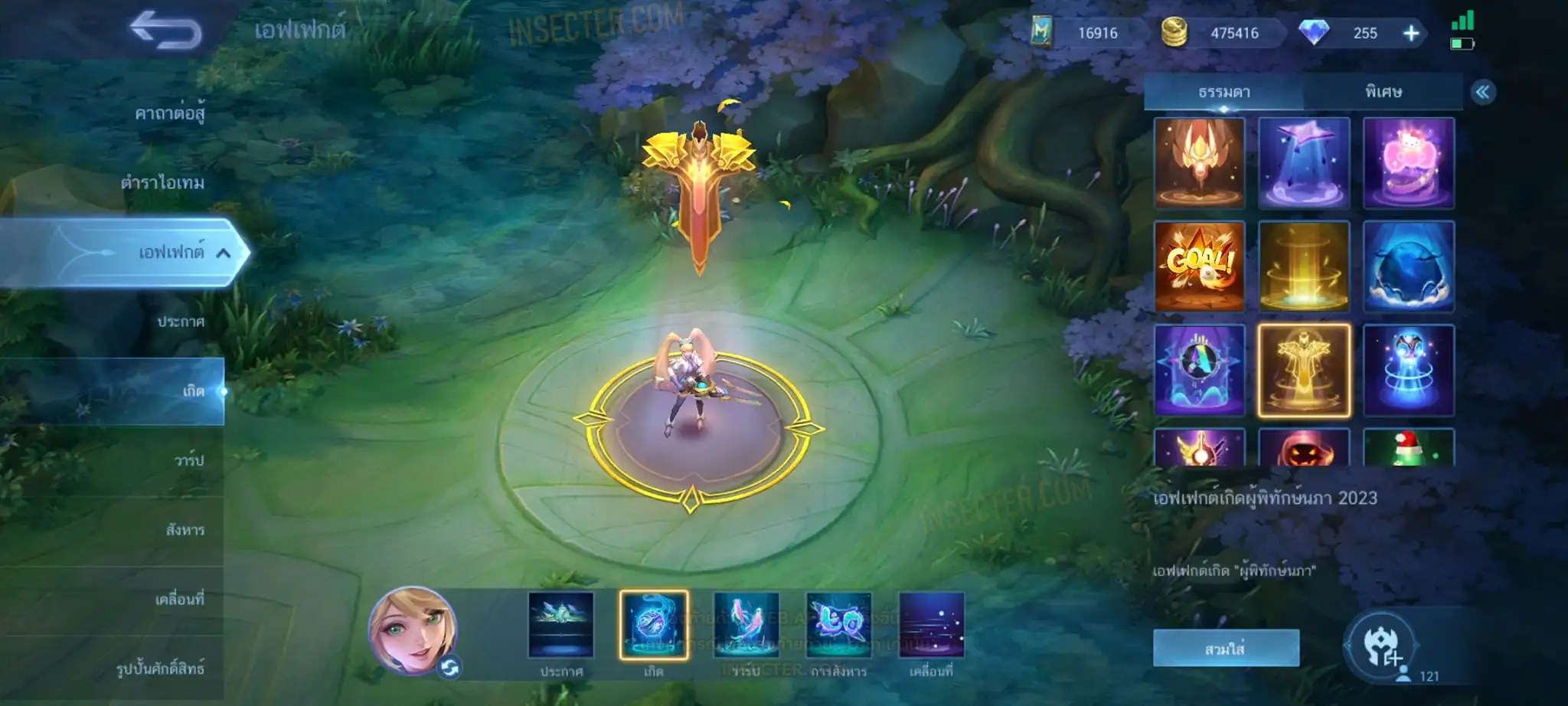
Task: Select the วาร์ป effect category in sidebar
Action: coord(188,460)
